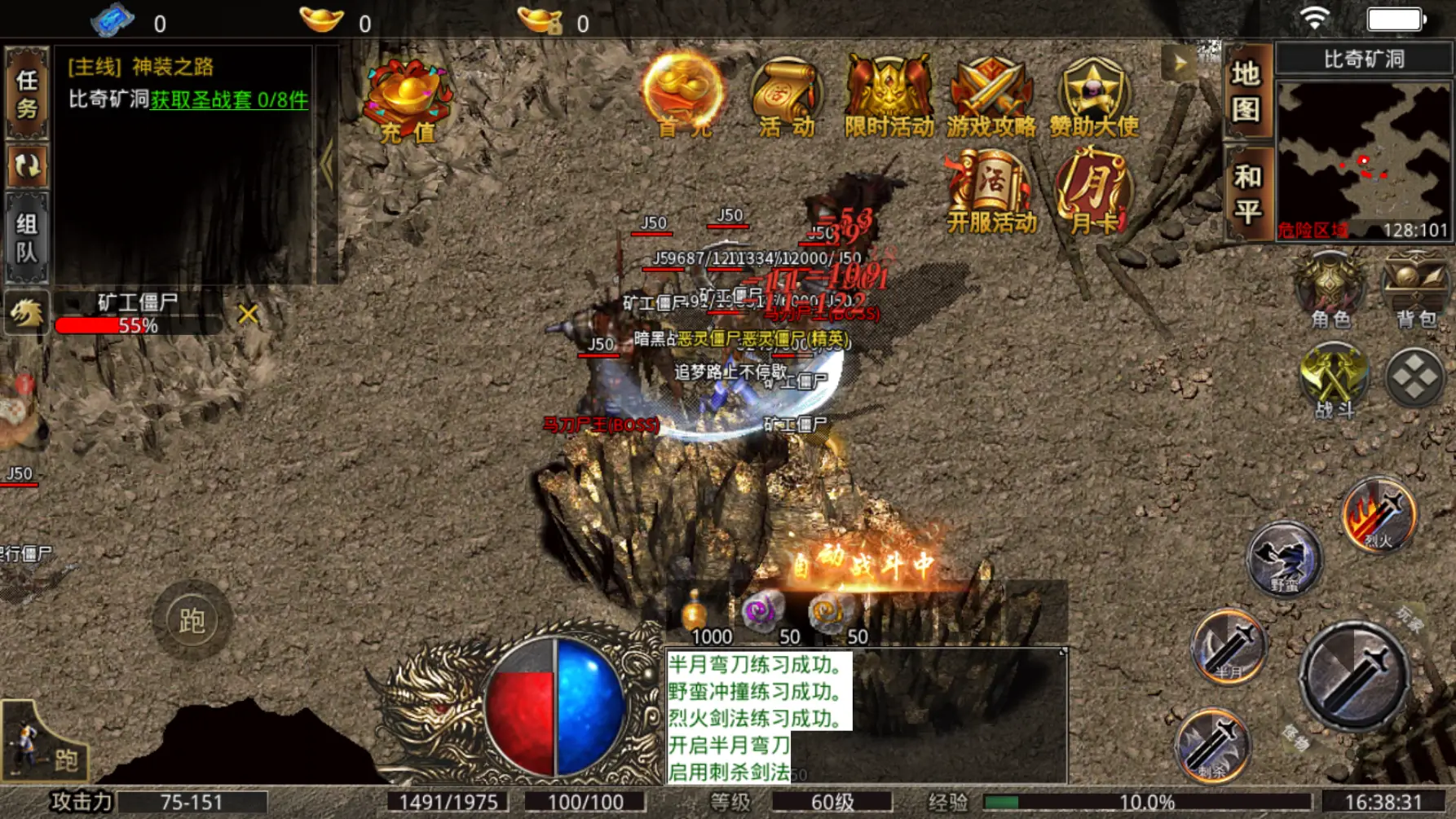Image resolution: width=1456 pixels, height=819 pixels.
Task: Open the 角色 character panel
Action: pos(1330,292)
